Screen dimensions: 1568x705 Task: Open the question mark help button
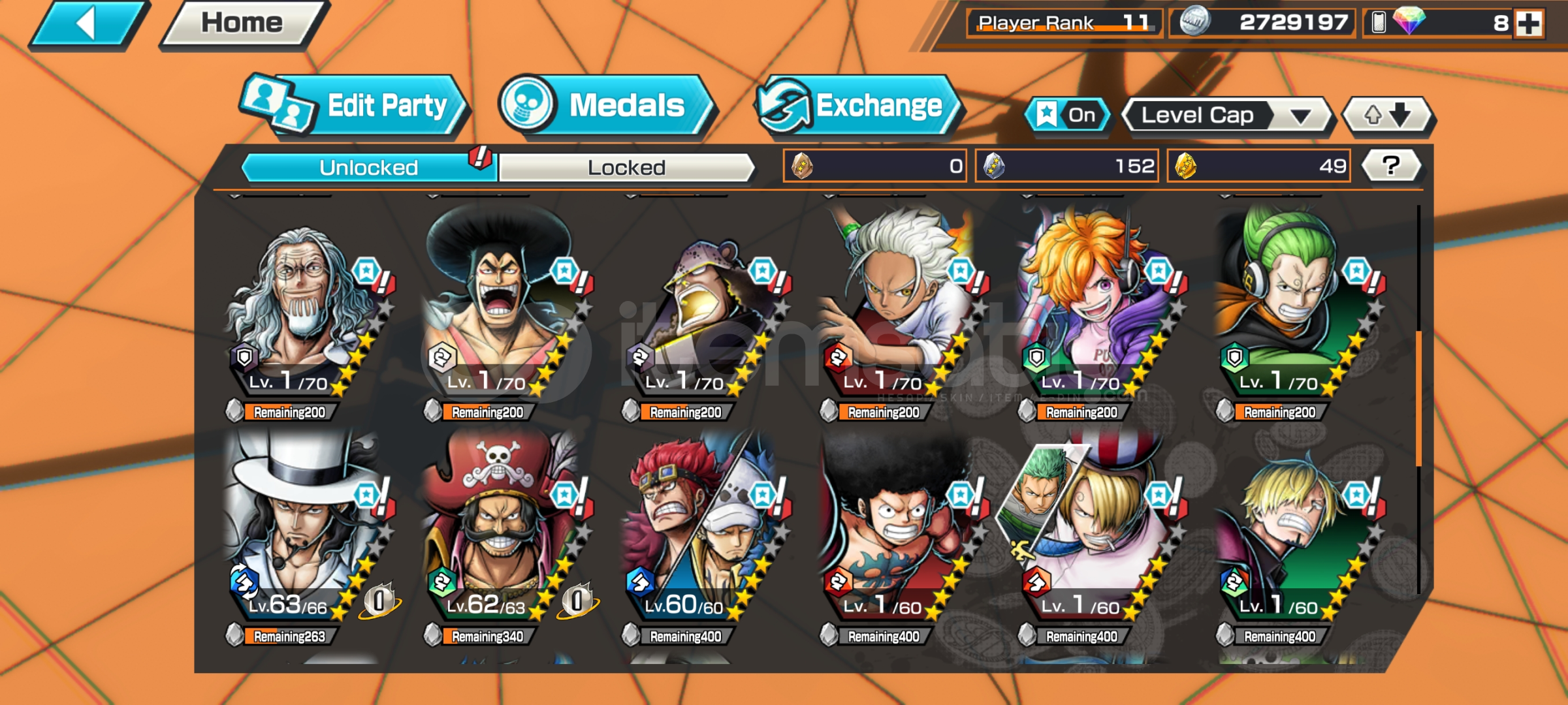point(1391,166)
